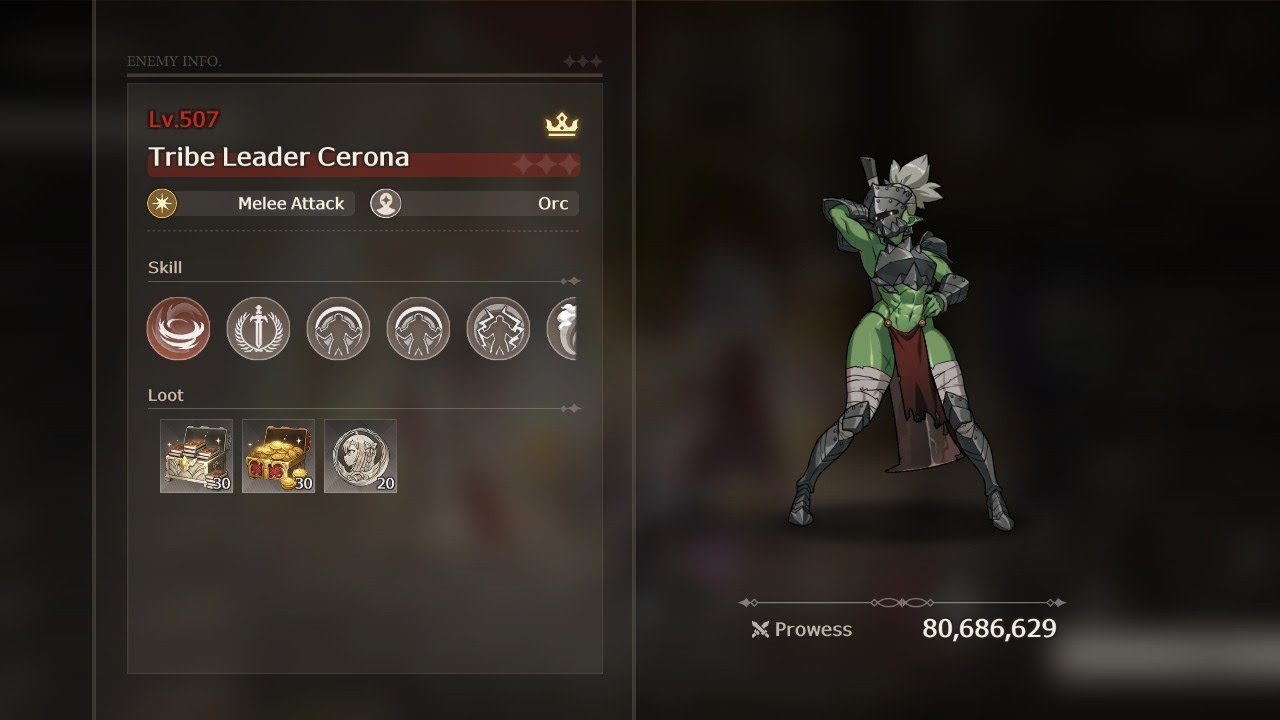This screenshot has width=1280, height=720.
Task: Check the silver portrait coin loot
Action: coord(360,456)
